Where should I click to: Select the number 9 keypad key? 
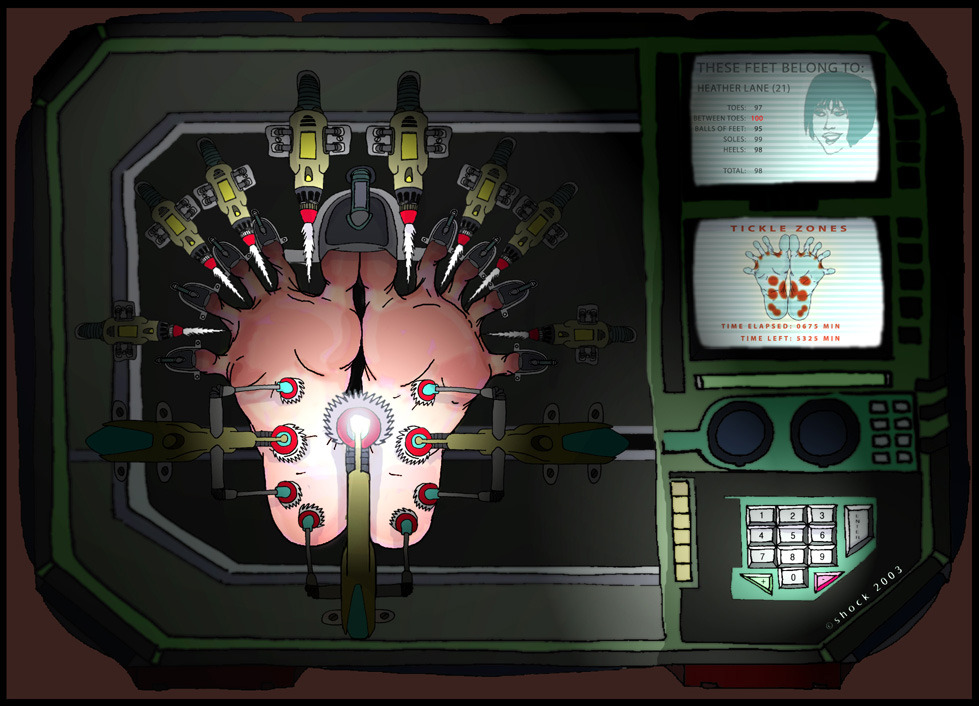[821, 557]
